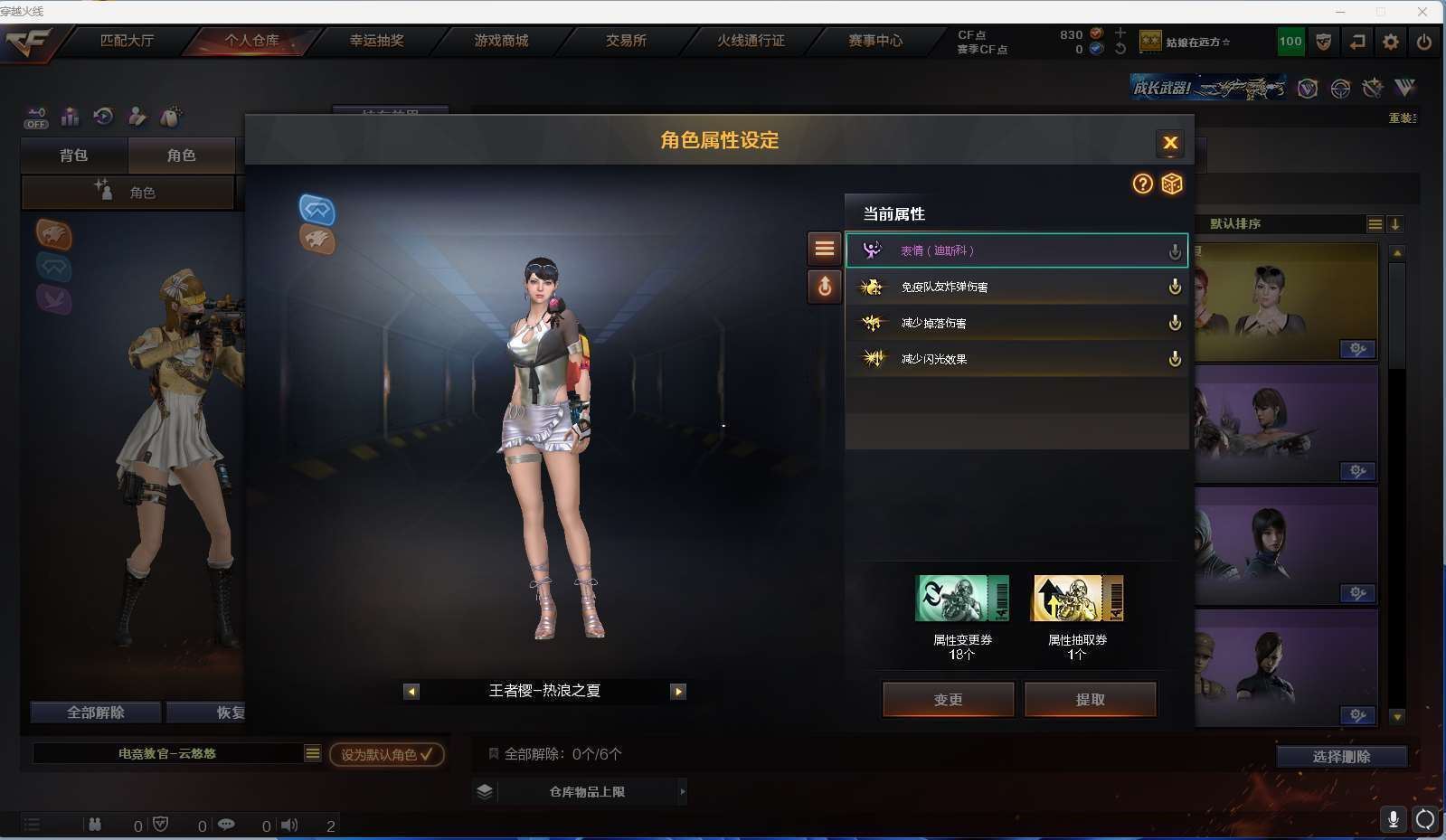Select the 免疫队友炸弹伤害 attribute row
Viewport: 1446px width, 840px height.
point(1016,287)
